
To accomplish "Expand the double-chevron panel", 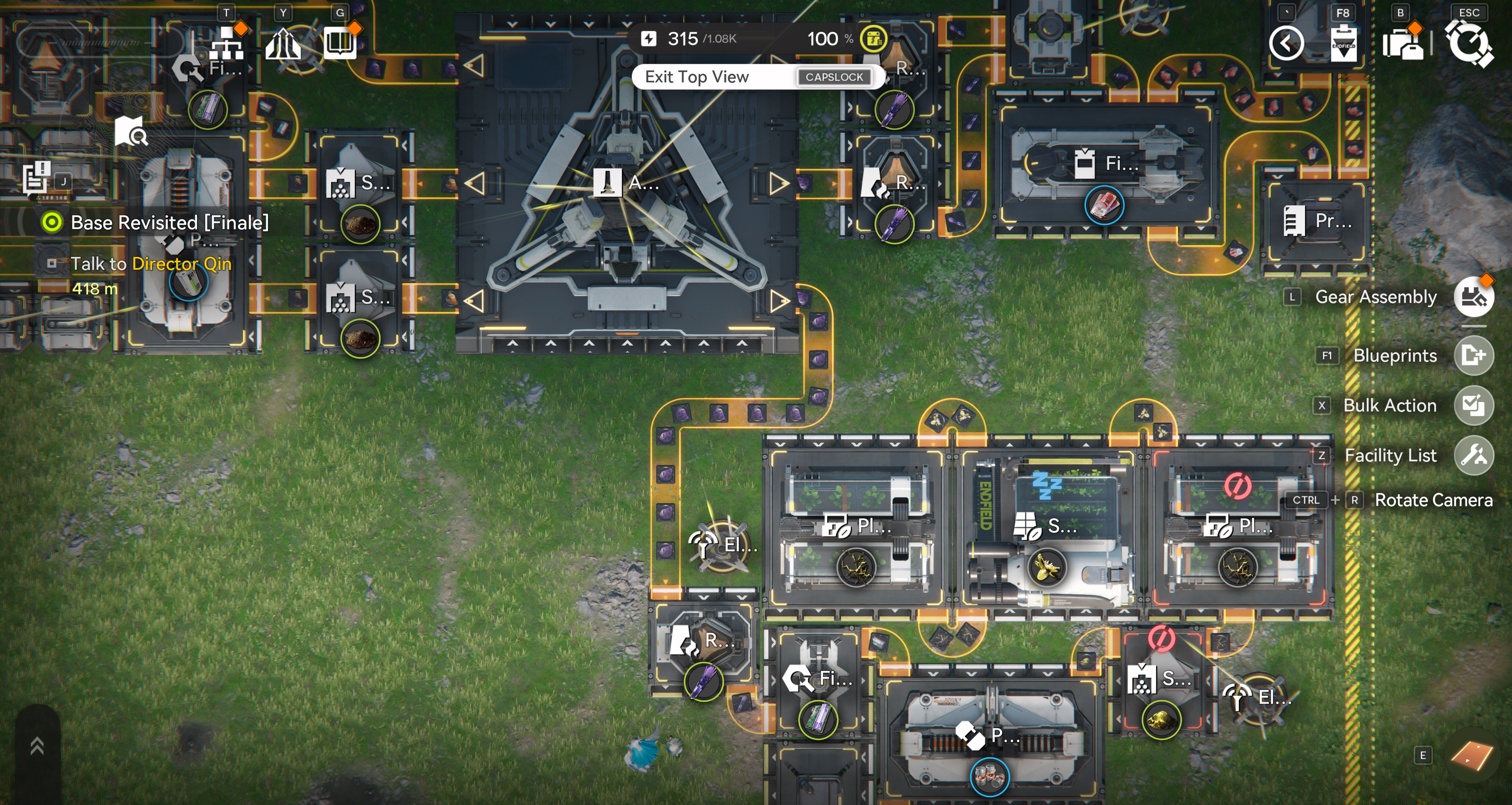I will coord(38,746).
